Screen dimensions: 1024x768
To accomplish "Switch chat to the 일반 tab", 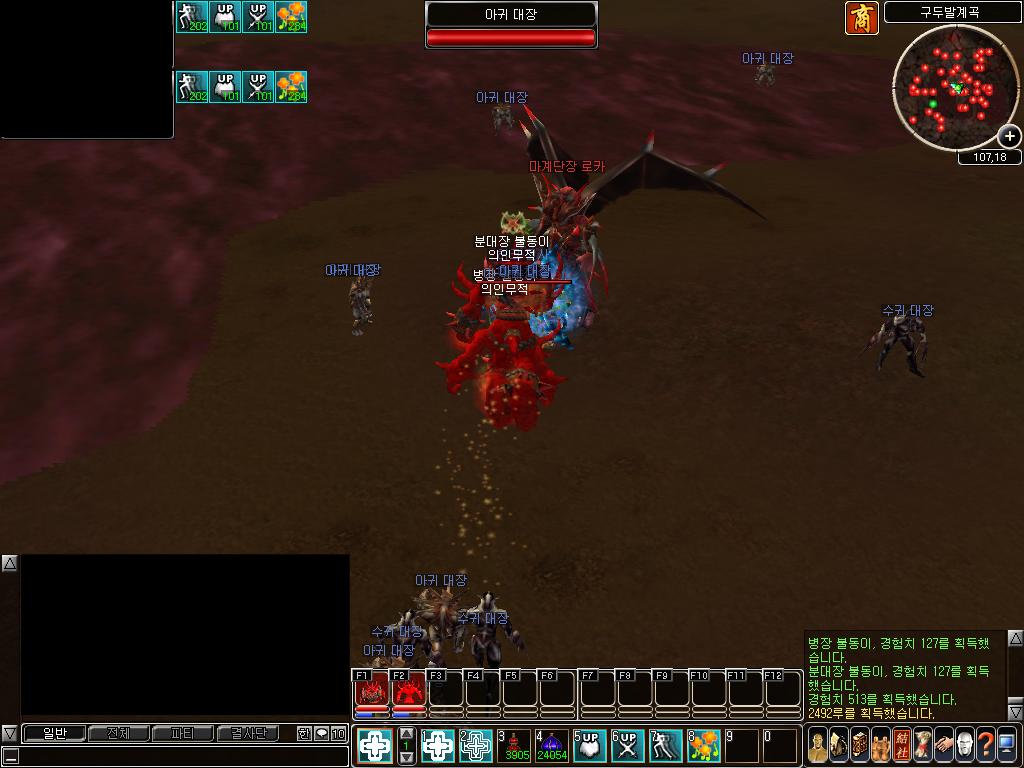I will click(54, 734).
